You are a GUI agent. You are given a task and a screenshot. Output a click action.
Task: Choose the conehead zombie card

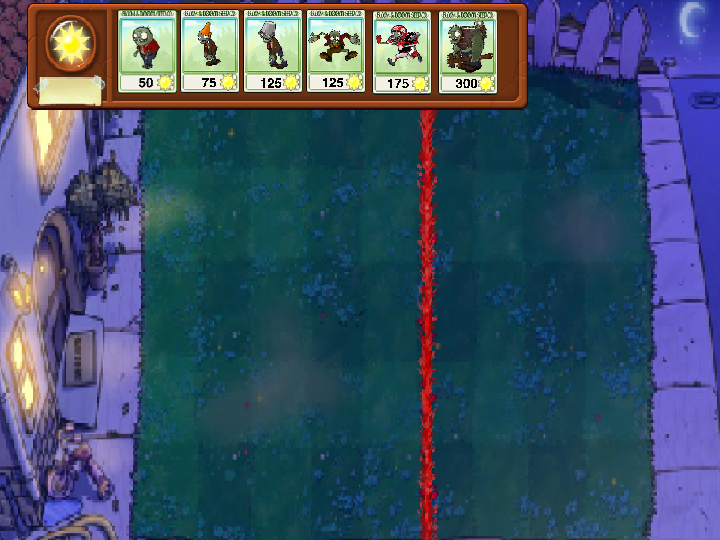point(210,52)
